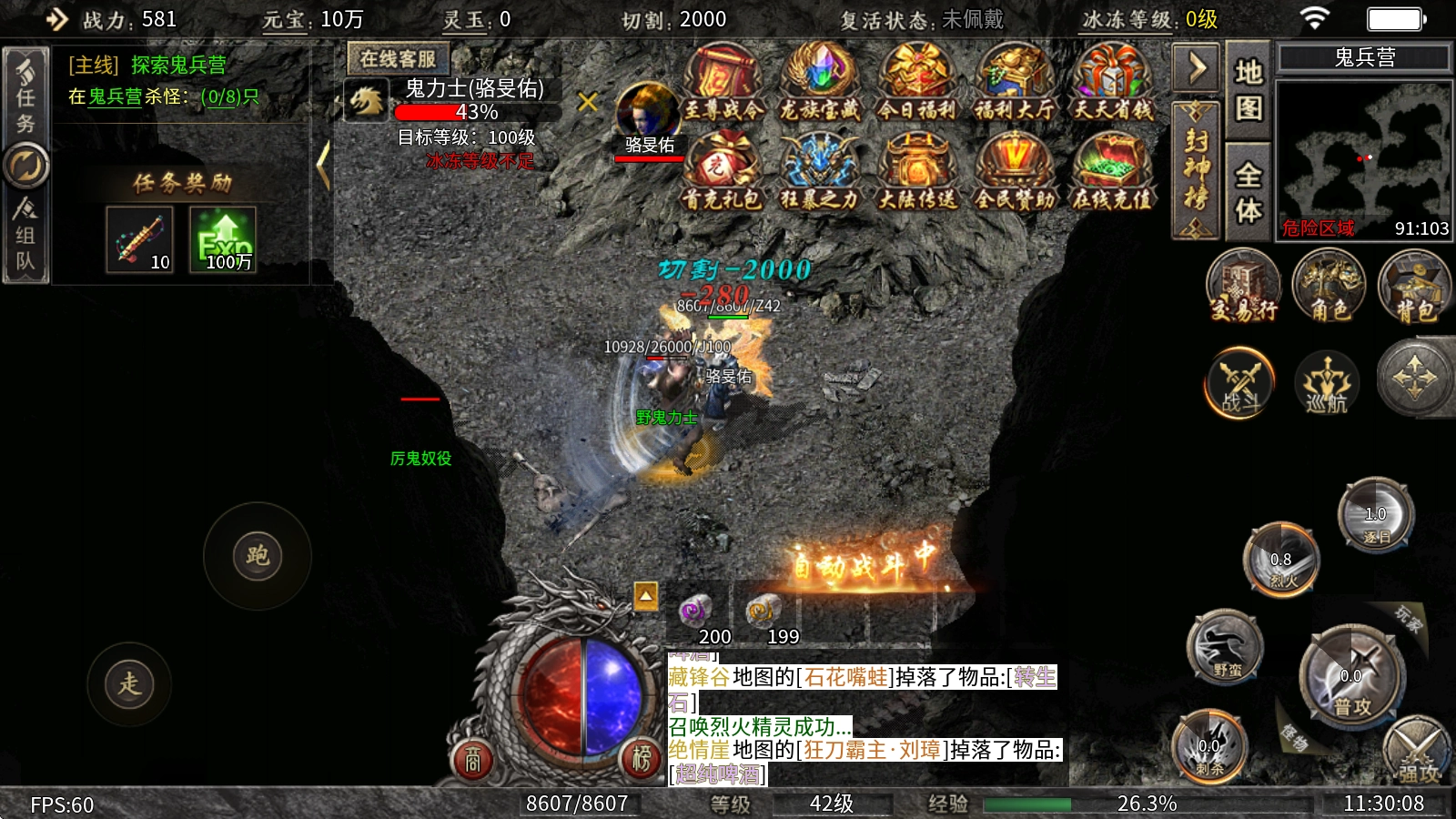1456x819 pixels.
Task: Open the 交易行 trading house
Action: [1243, 286]
